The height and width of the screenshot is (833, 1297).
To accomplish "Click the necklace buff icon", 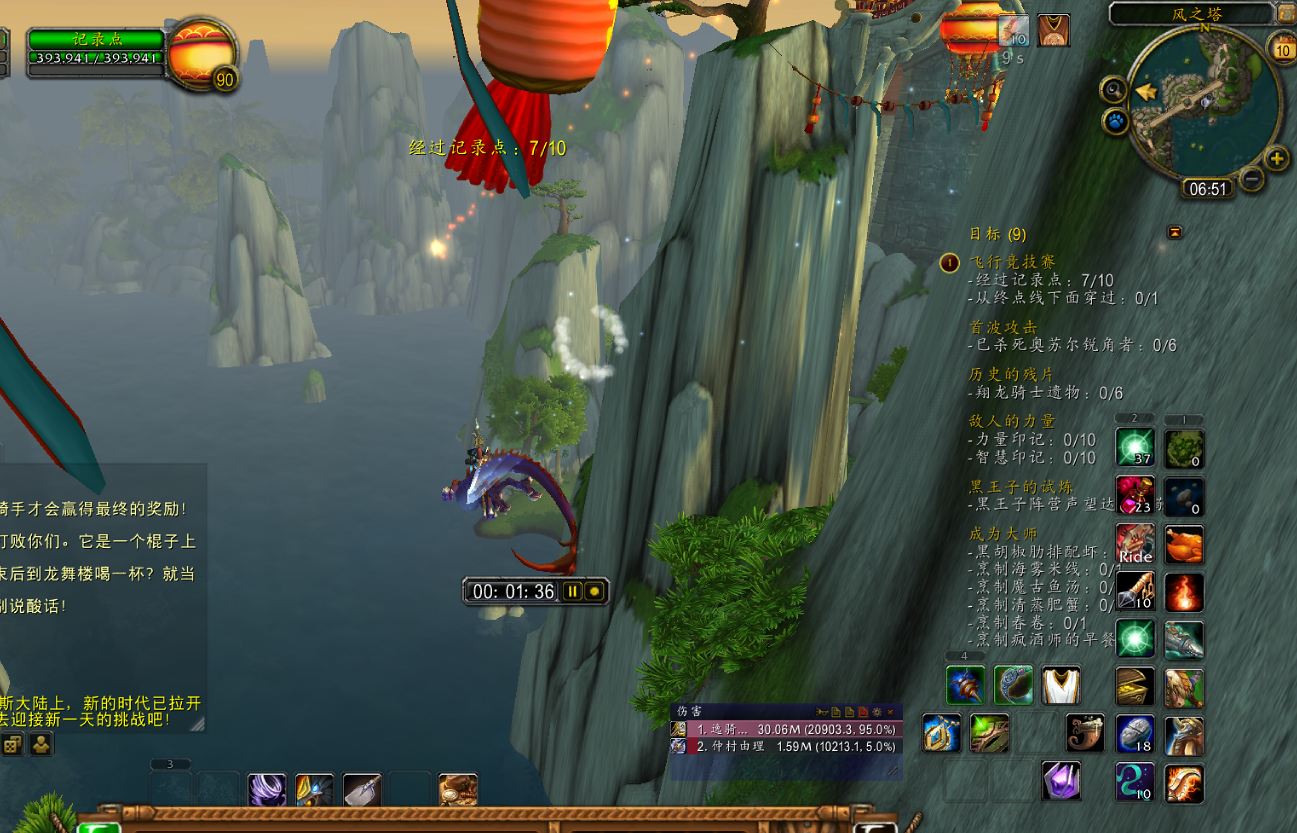I will pyautogui.click(x=1053, y=30).
